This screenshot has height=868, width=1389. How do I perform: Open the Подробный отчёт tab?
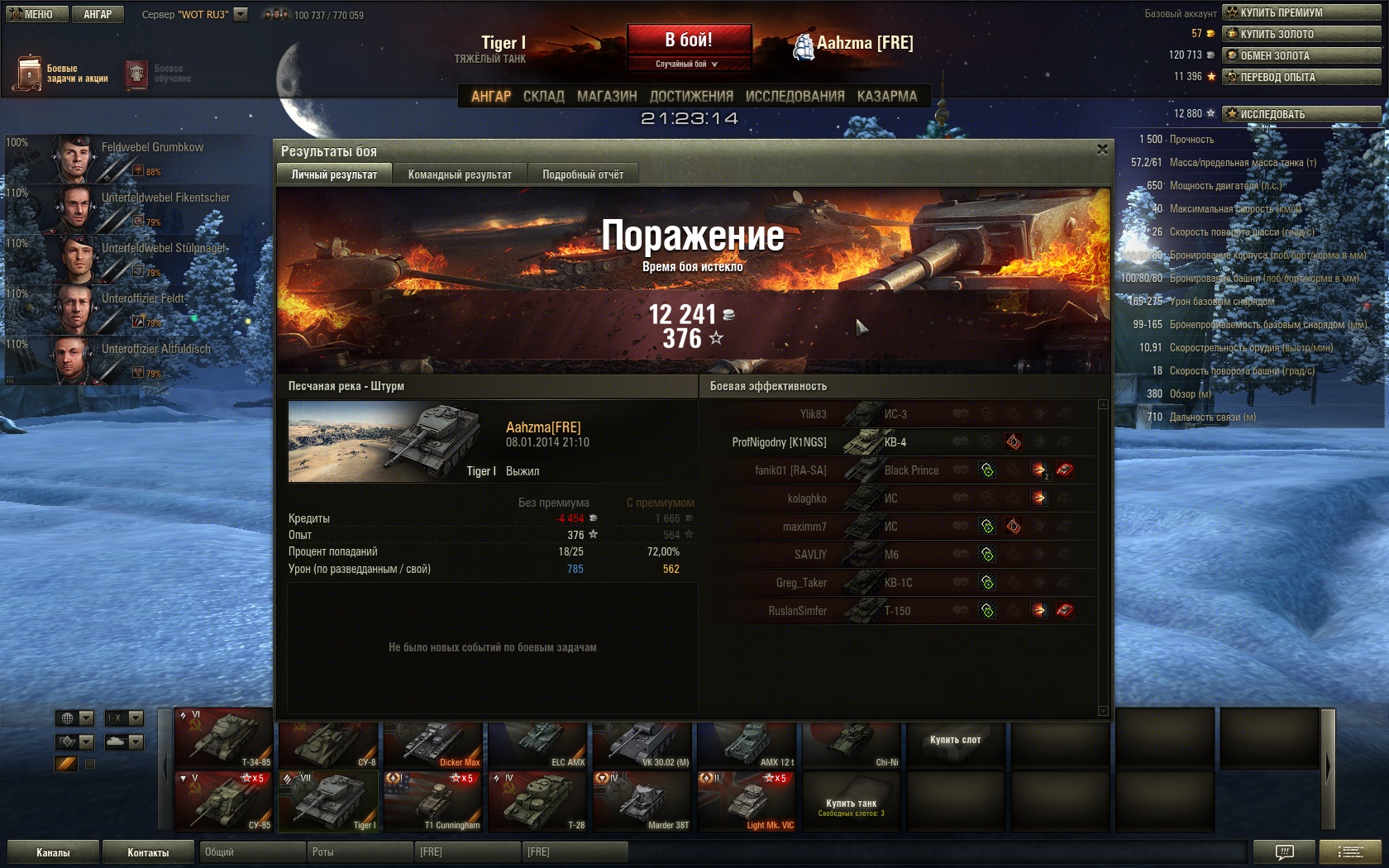(583, 174)
